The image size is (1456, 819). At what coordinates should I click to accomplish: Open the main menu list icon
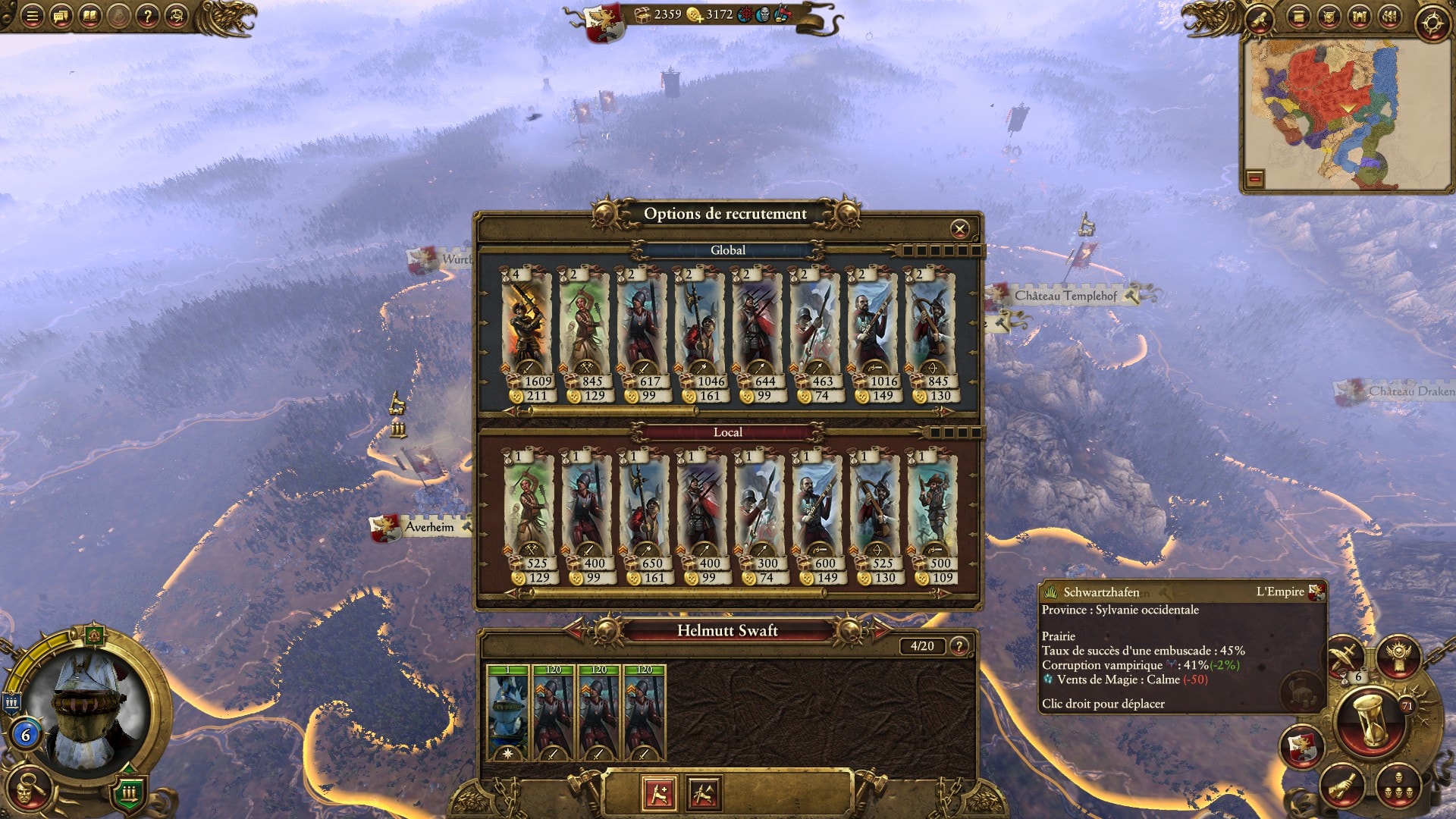pos(32,16)
